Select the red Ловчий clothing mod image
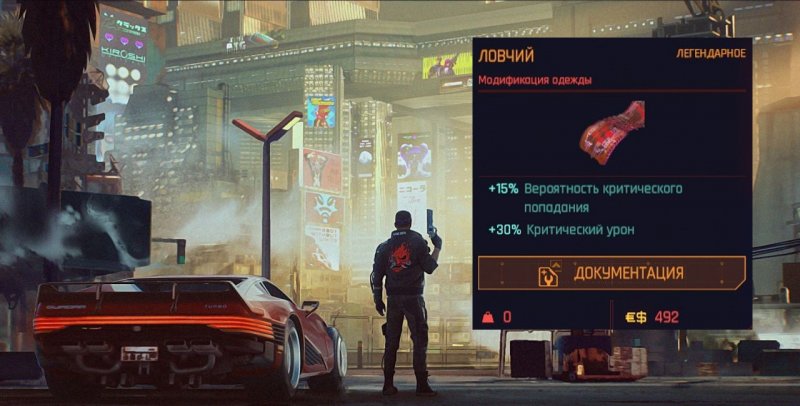The height and width of the screenshot is (406, 800). [x=611, y=131]
